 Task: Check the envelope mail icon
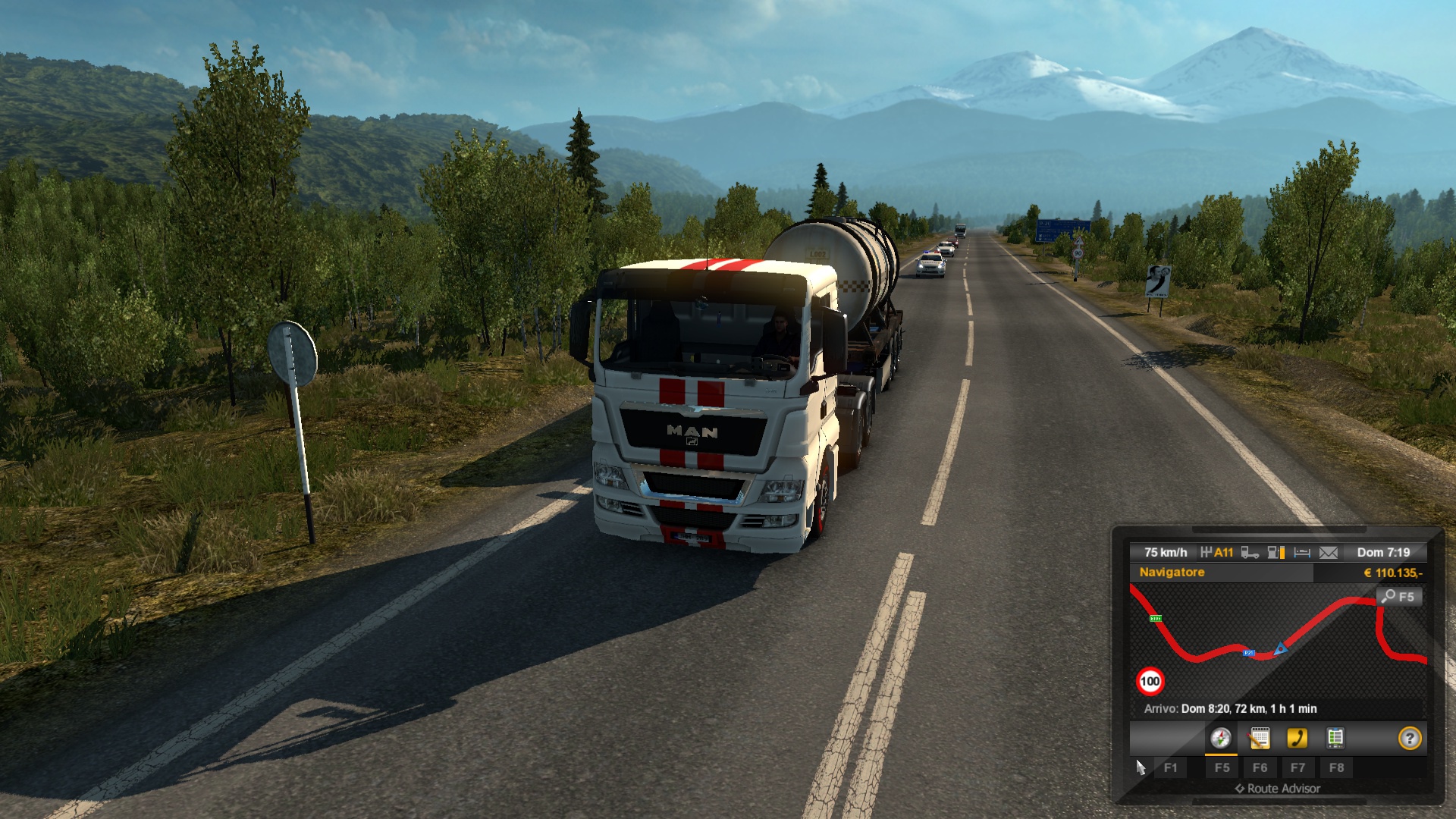1329,553
